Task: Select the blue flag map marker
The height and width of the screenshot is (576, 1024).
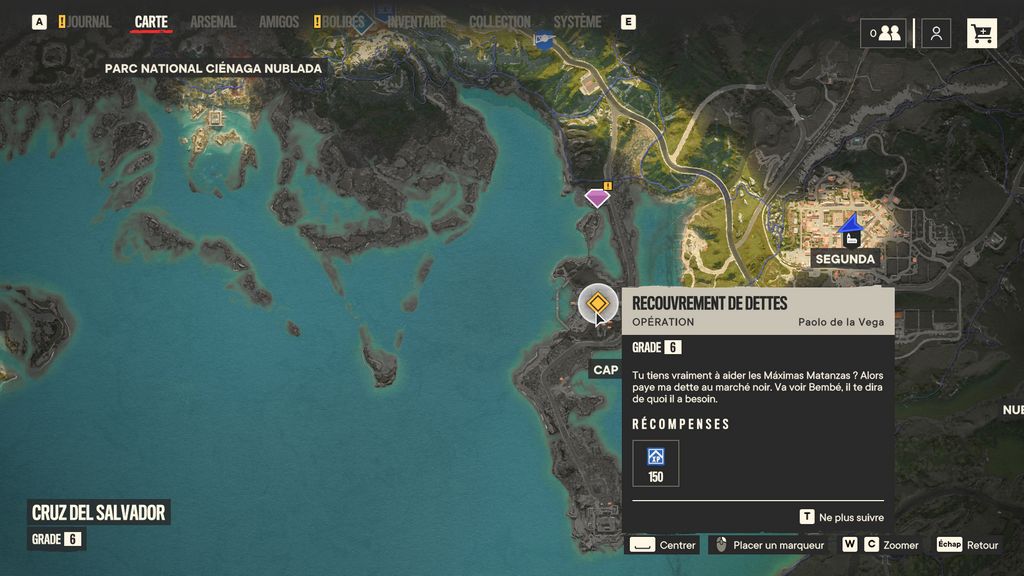Action: [x=543, y=40]
